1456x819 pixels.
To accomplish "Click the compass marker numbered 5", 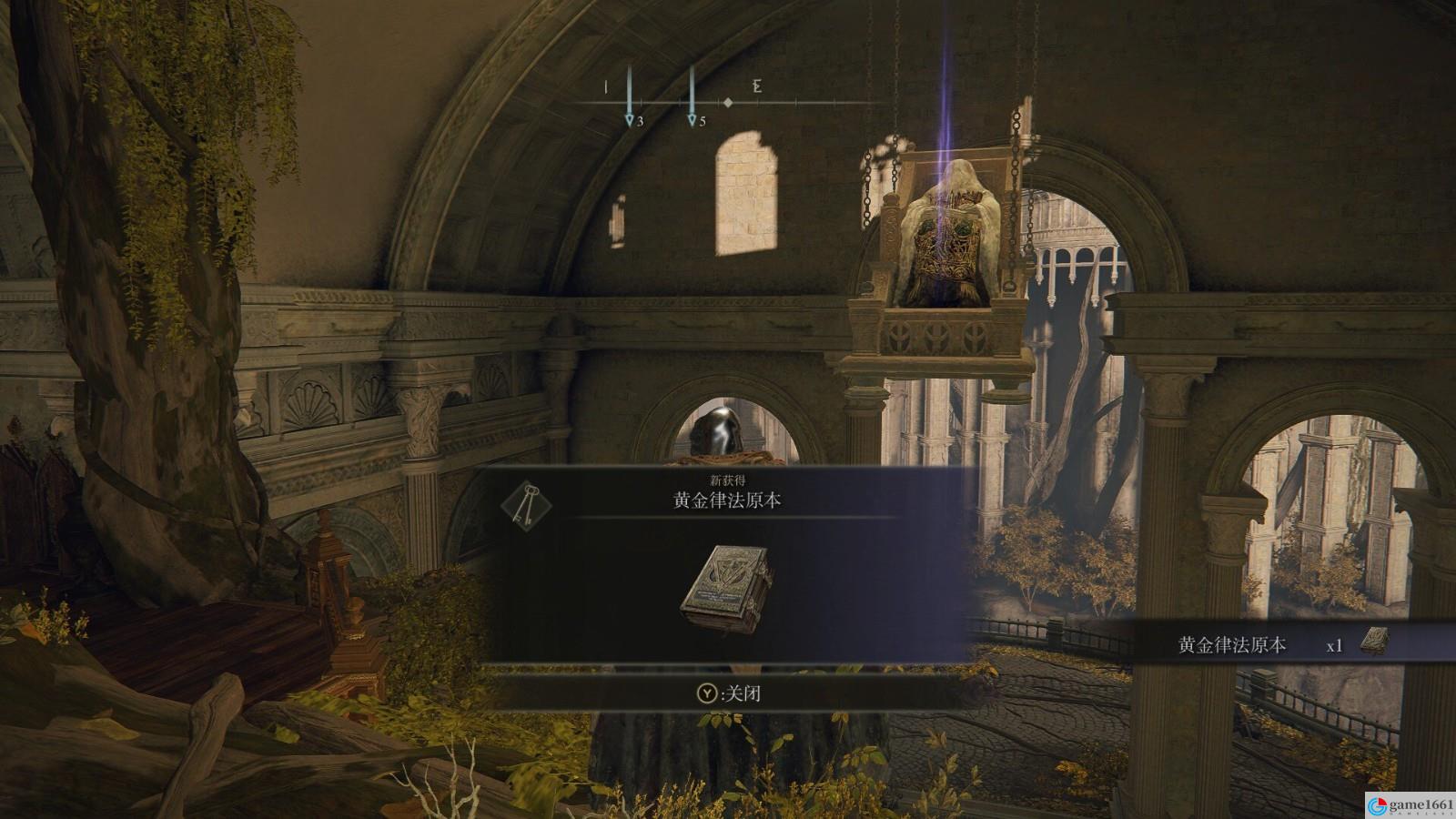I will click(x=692, y=120).
